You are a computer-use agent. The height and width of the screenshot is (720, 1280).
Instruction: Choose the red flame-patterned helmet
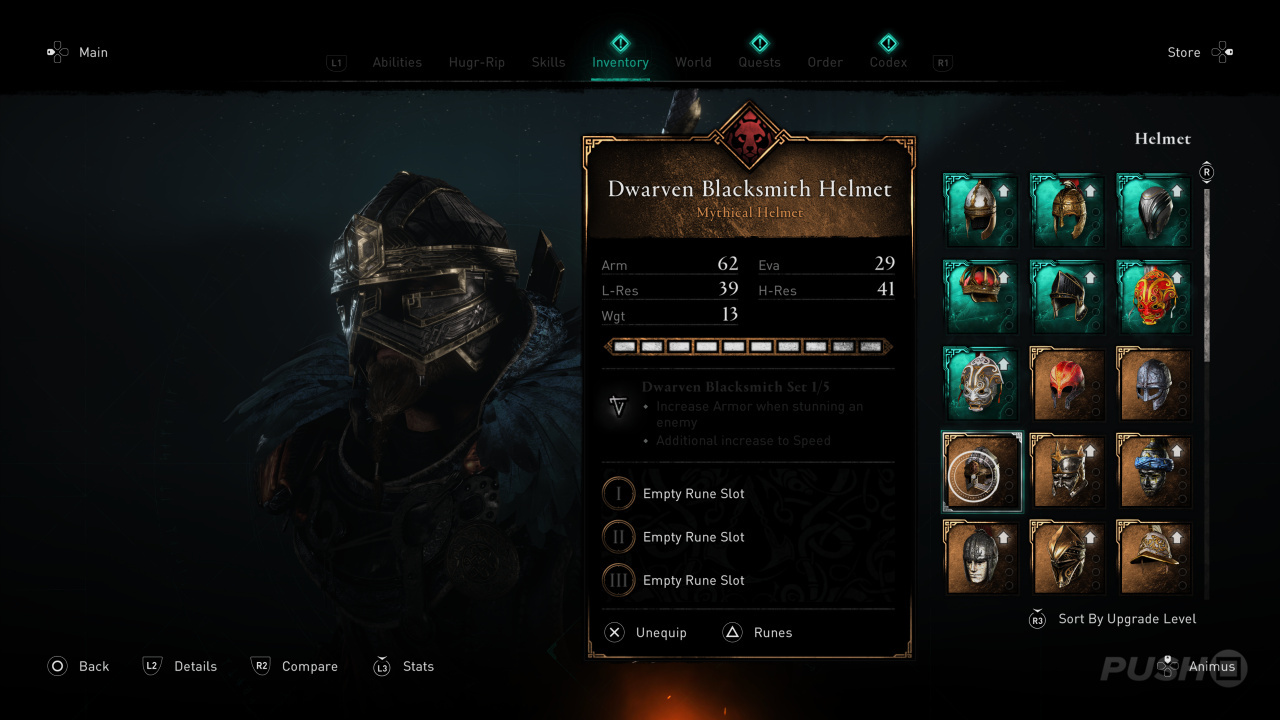[1067, 384]
